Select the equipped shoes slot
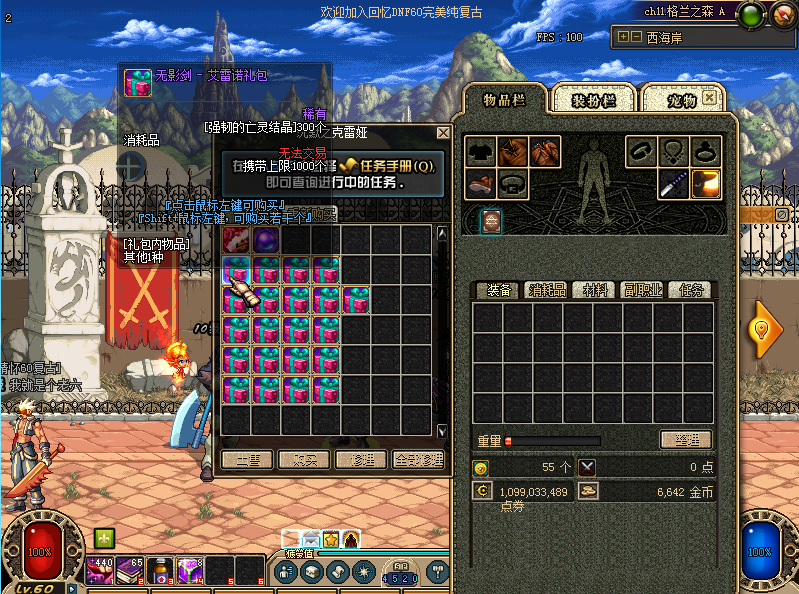The height and width of the screenshot is (594, 799). [483, 183]
